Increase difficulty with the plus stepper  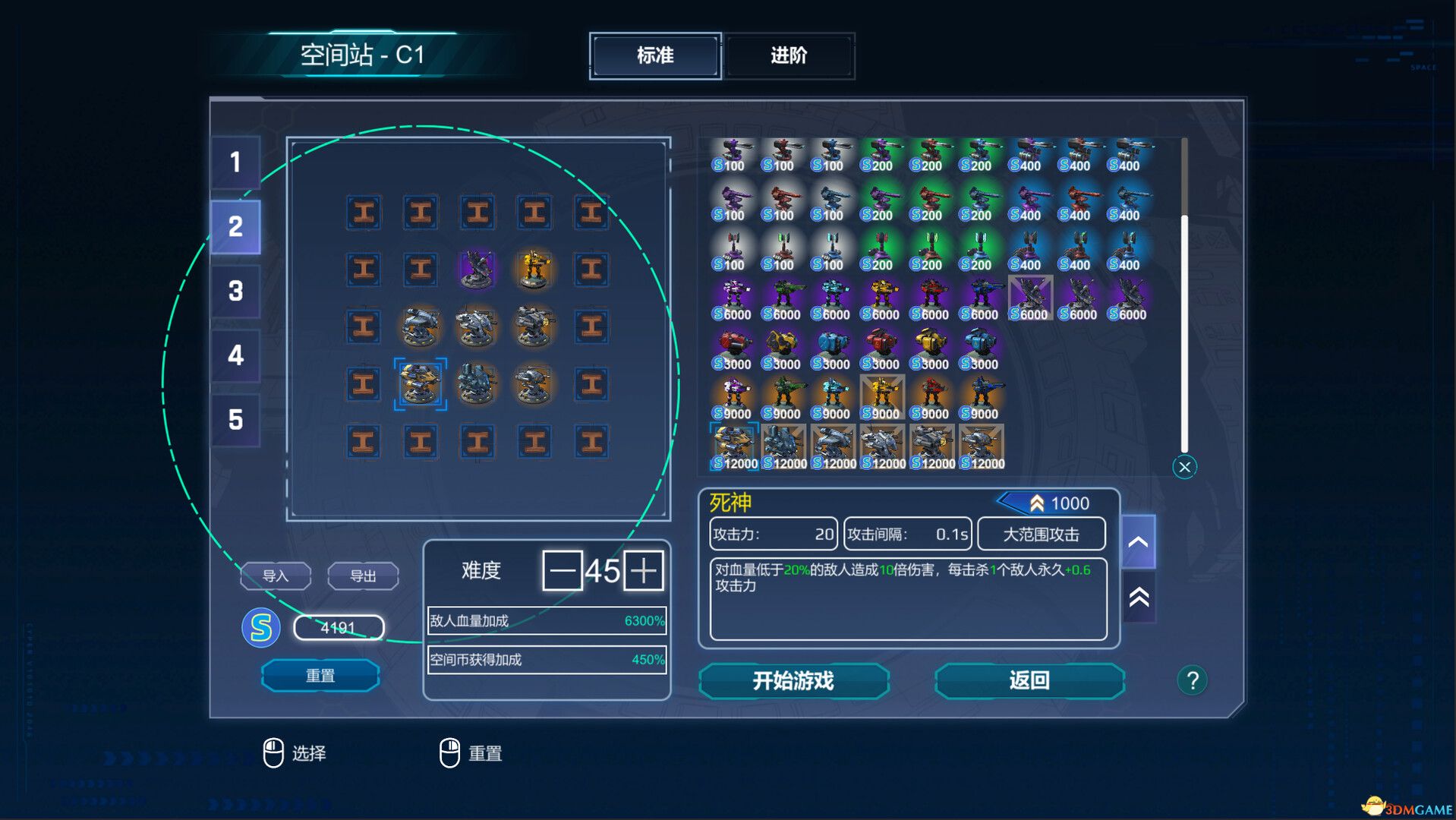point(644,571)
